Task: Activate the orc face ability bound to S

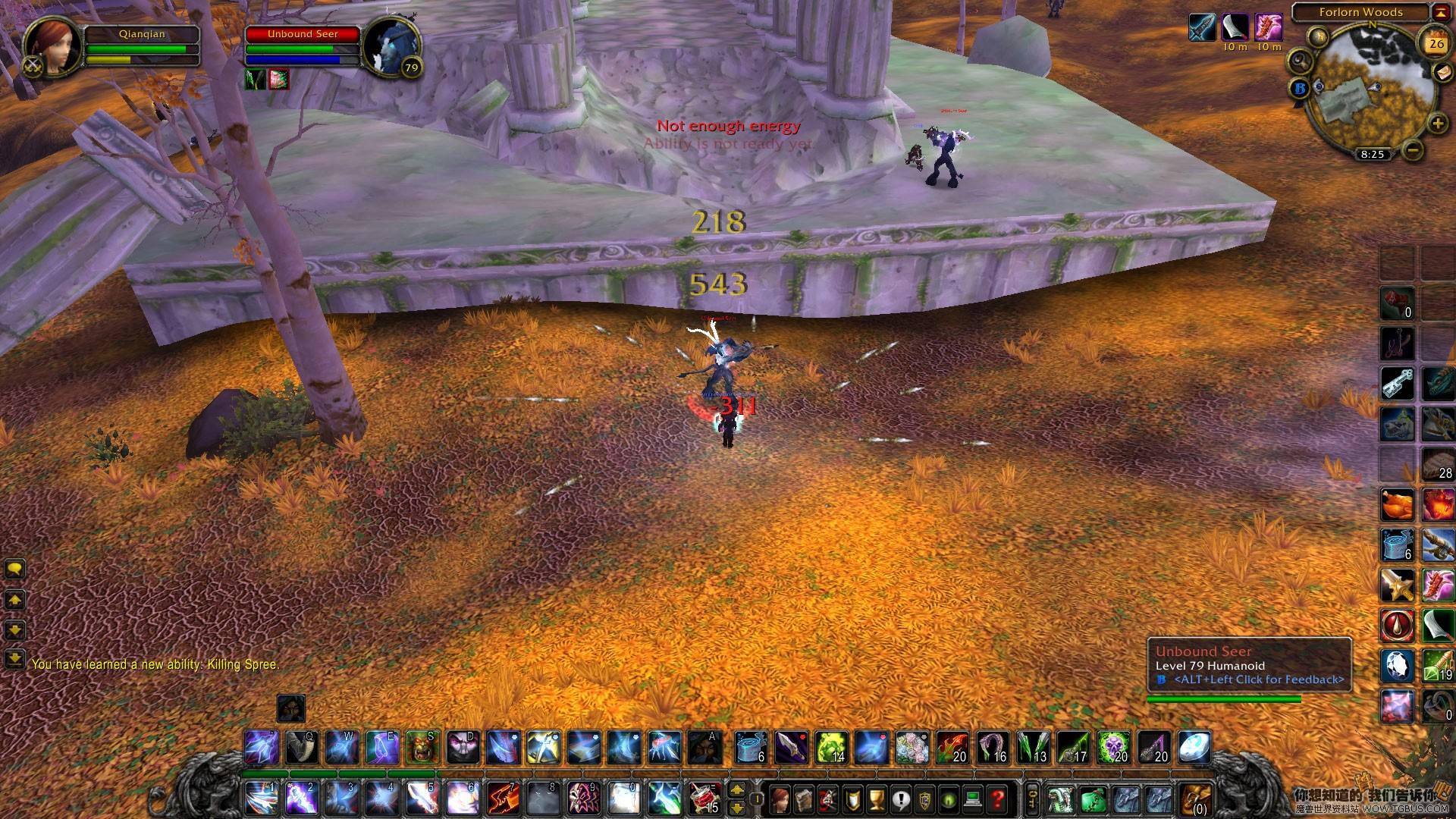Action: tap(422, 748)
